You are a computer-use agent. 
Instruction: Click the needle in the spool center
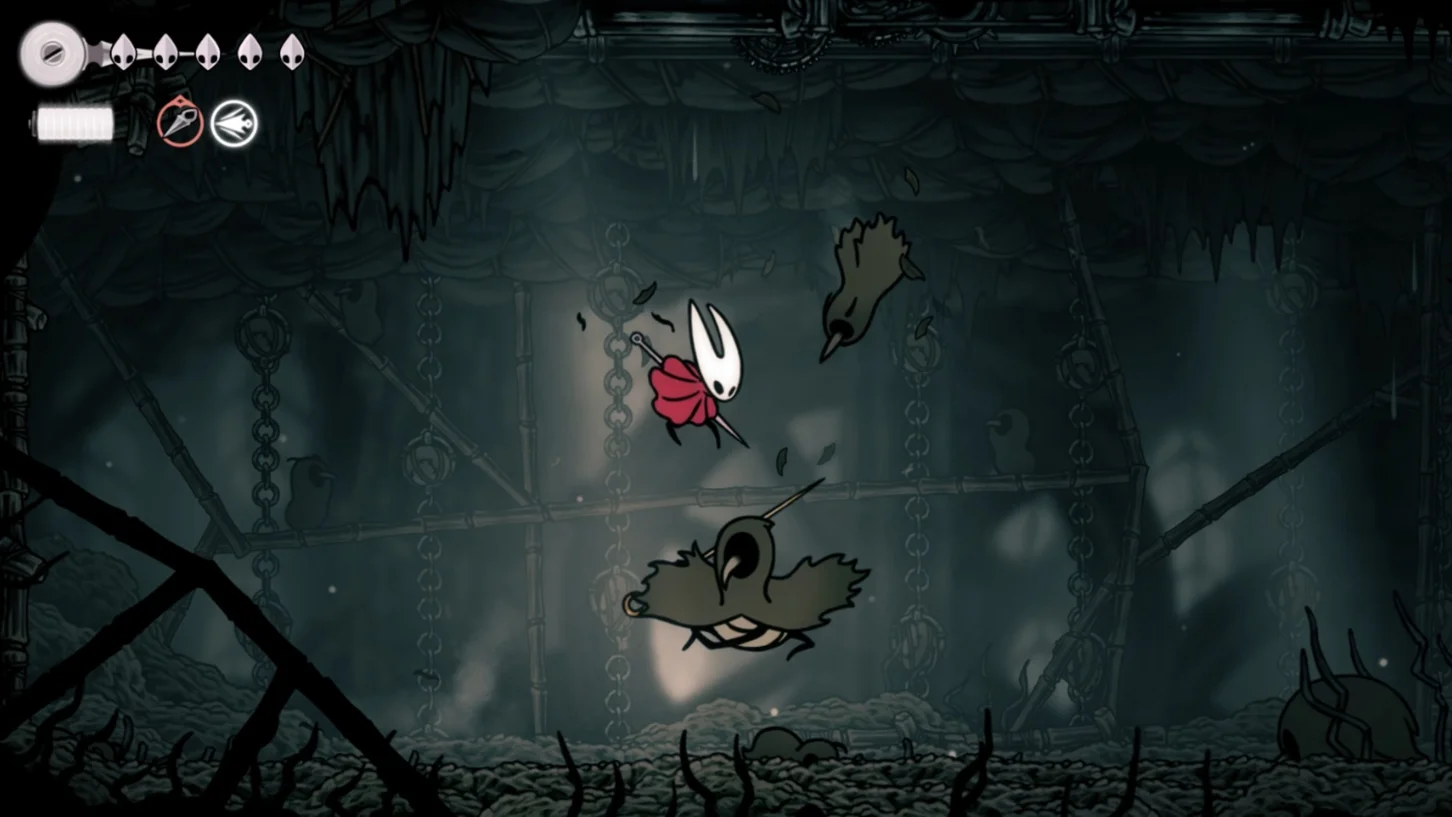pyautogui.click(x=52, y=55)
